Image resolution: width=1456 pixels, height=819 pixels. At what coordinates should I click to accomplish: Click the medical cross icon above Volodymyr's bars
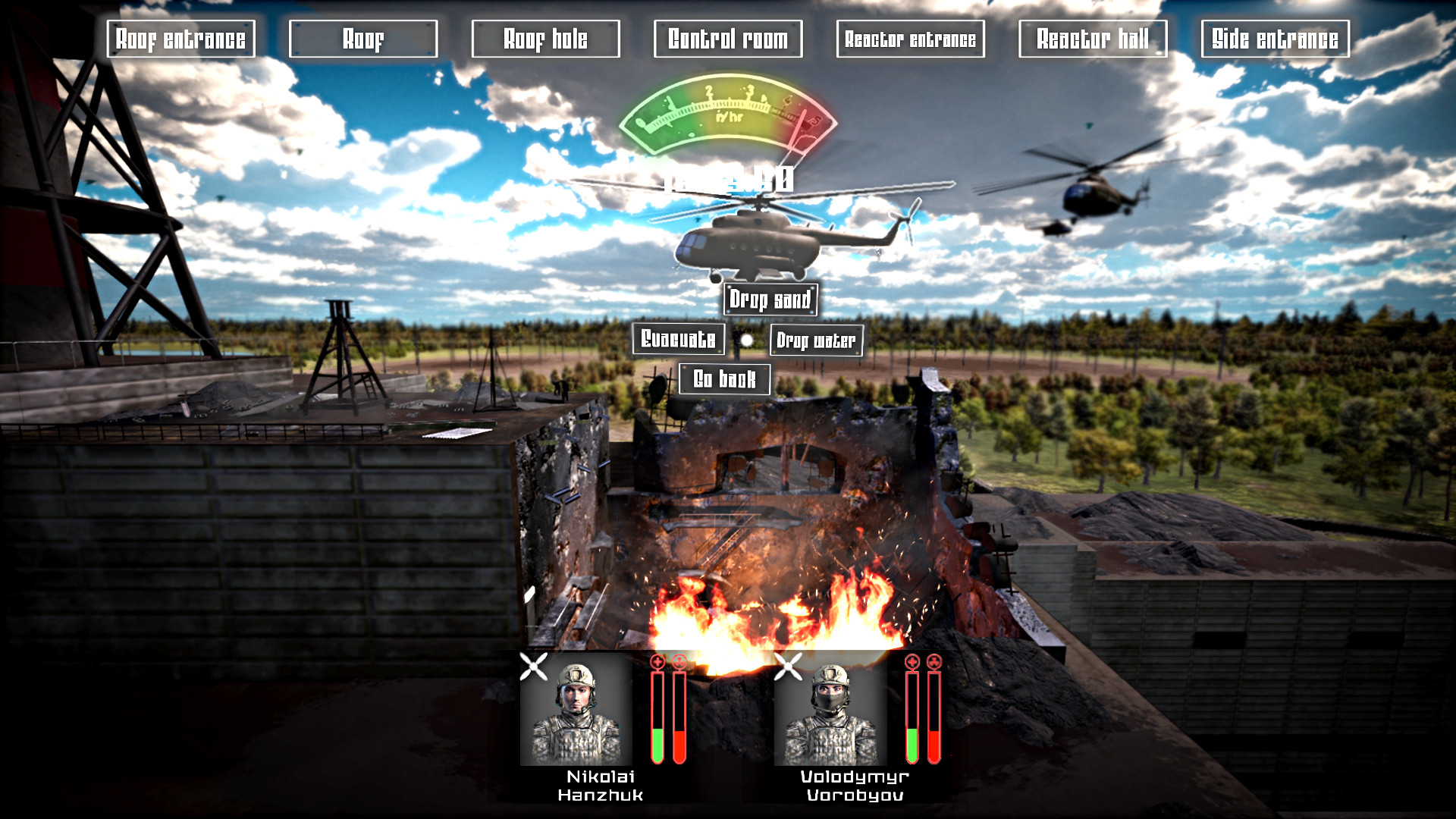click(x=911, y=661)
